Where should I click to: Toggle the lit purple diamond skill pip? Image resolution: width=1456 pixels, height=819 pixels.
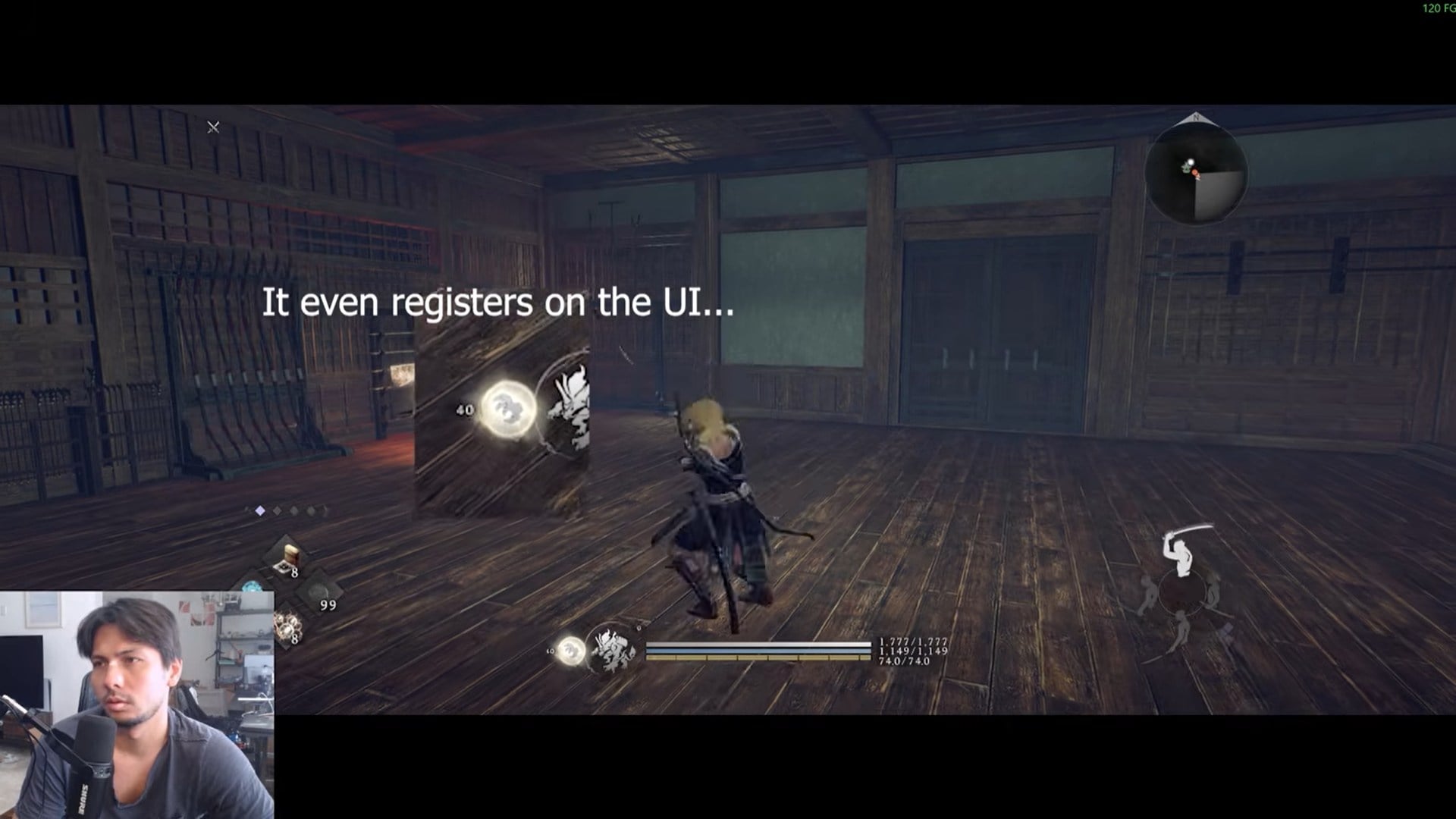(260, 510)
